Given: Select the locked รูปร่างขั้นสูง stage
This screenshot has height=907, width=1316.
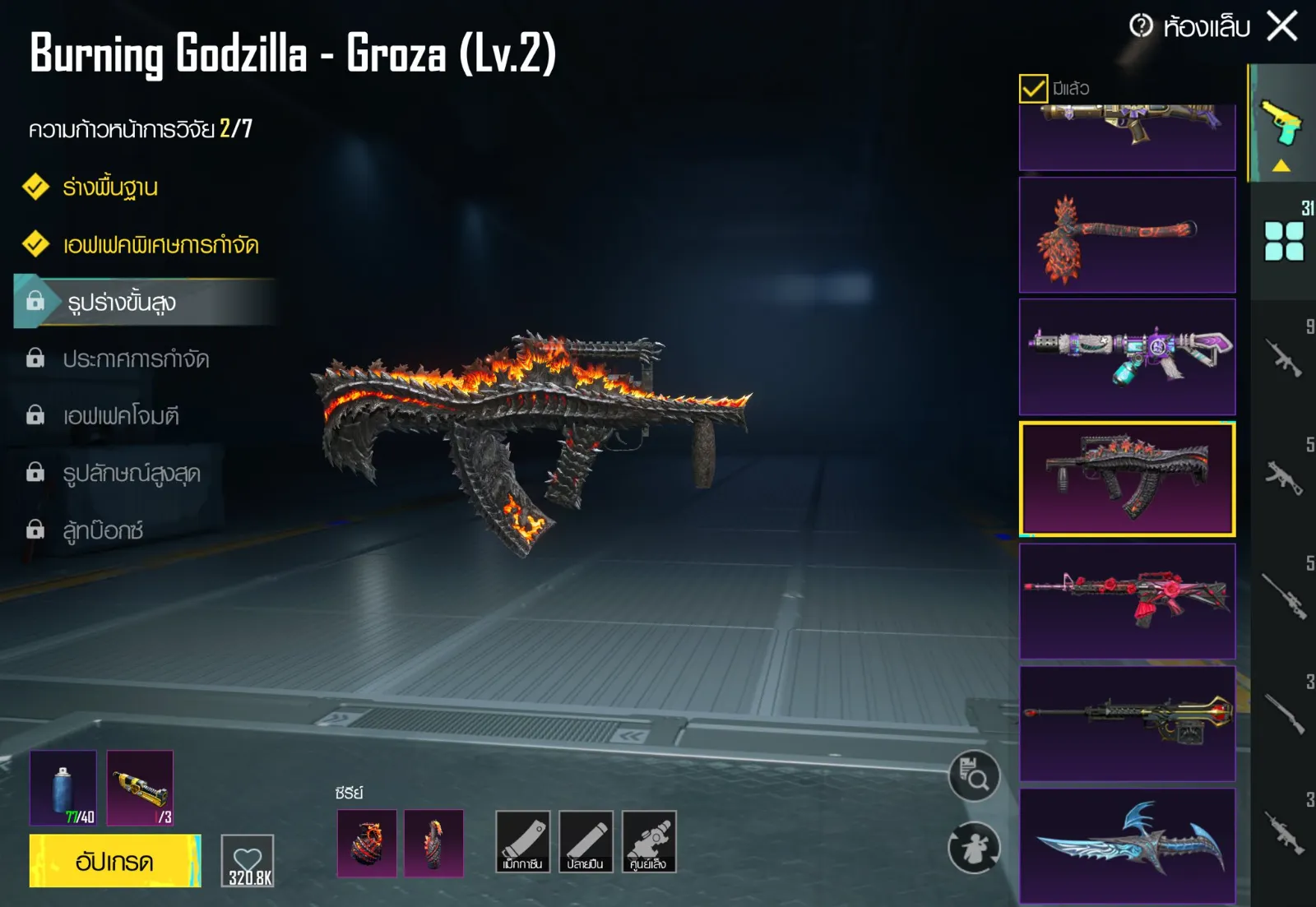Looking at the screenshot, I should (122, 303).
